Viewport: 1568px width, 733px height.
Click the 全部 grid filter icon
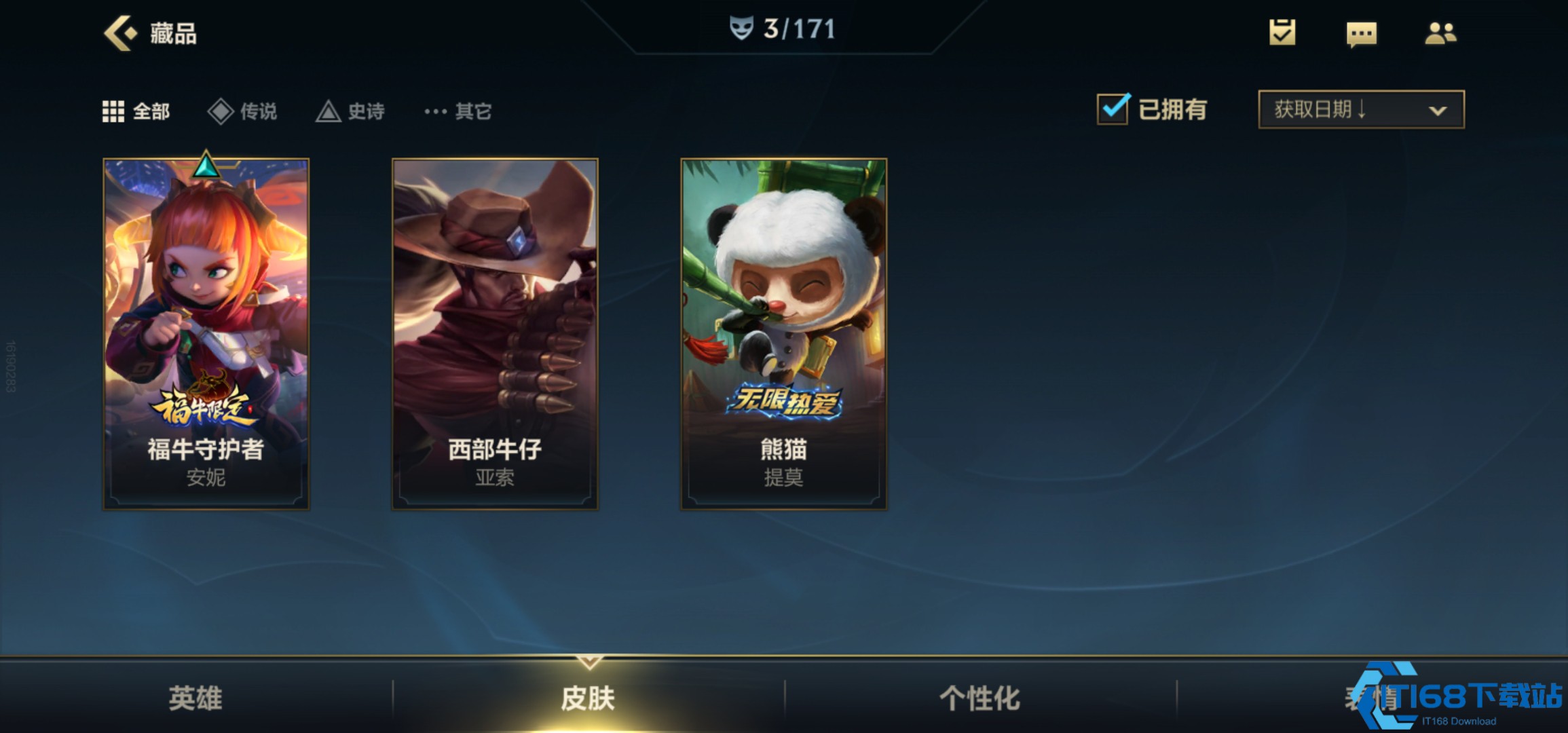pyautogui.click(x=113, y=111)
